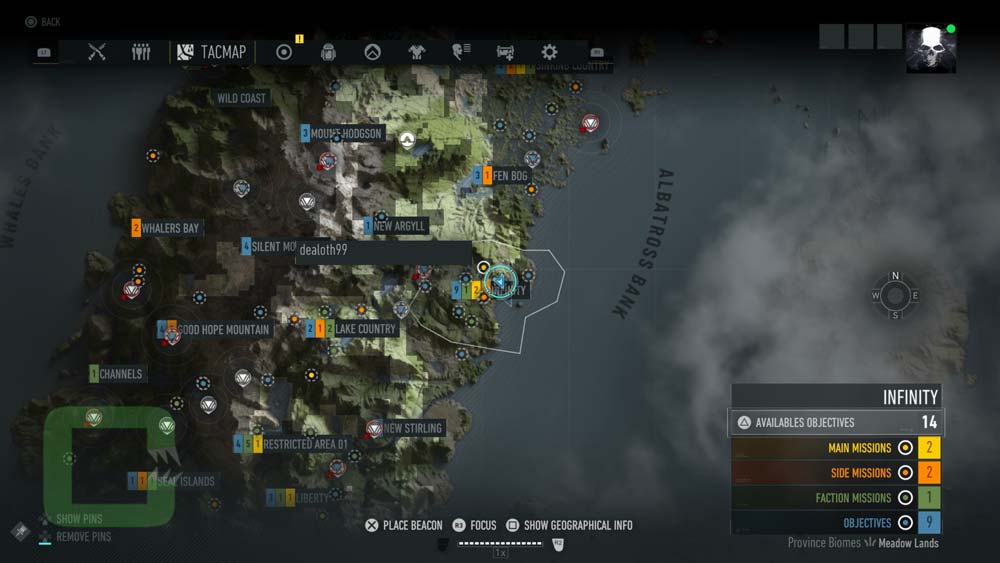
Task: Open the vehicle tab
Action: pyautogui.click(x=505, y=52)
